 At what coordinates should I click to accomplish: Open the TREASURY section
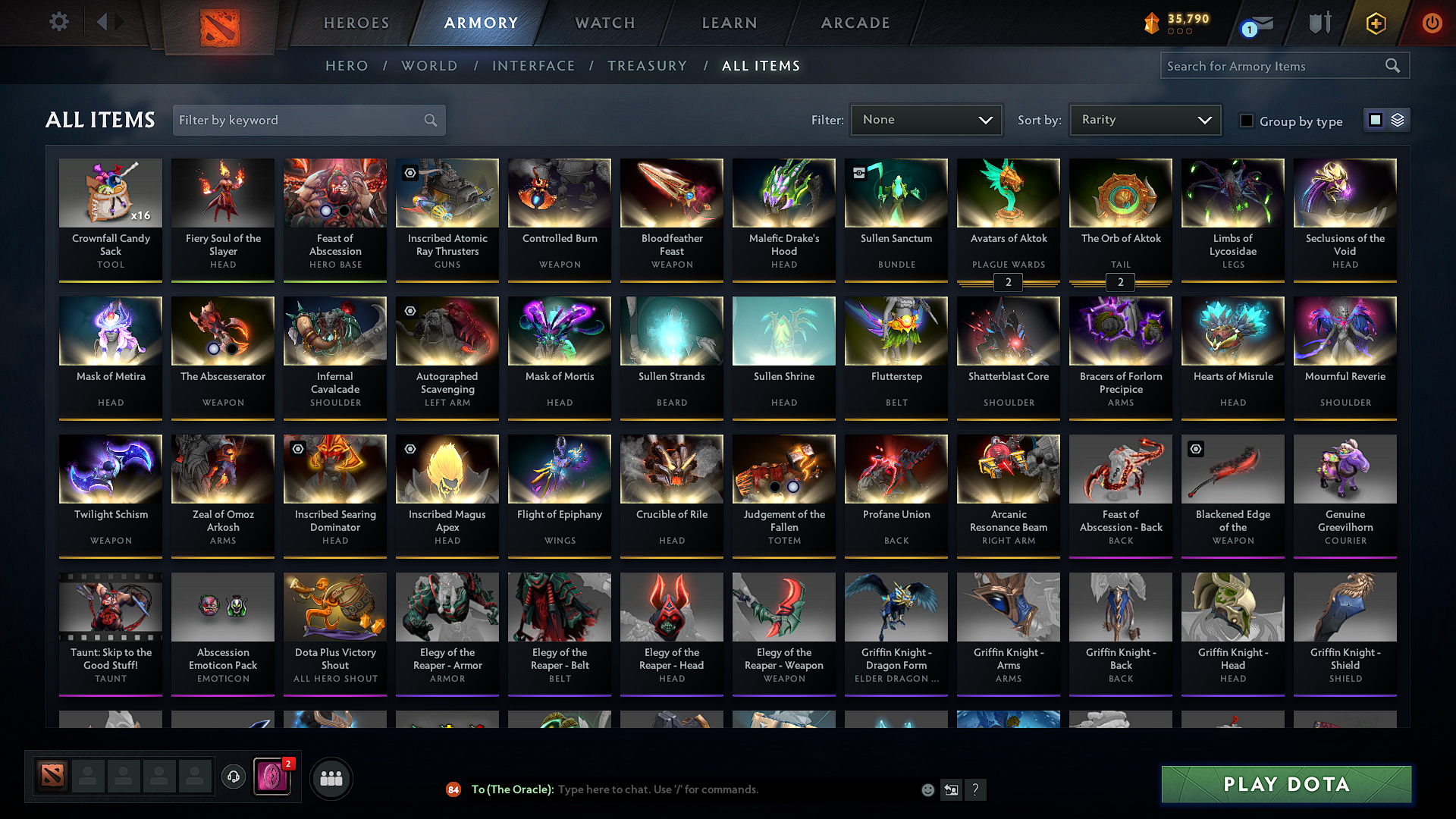click(x=647, y=66)
